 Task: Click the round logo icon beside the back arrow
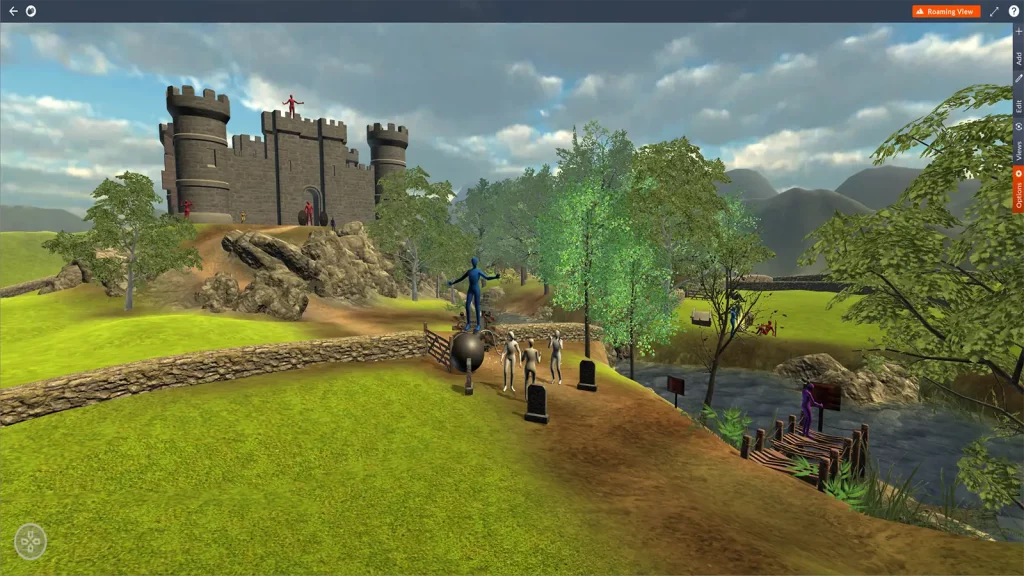[x=30, y=11]
